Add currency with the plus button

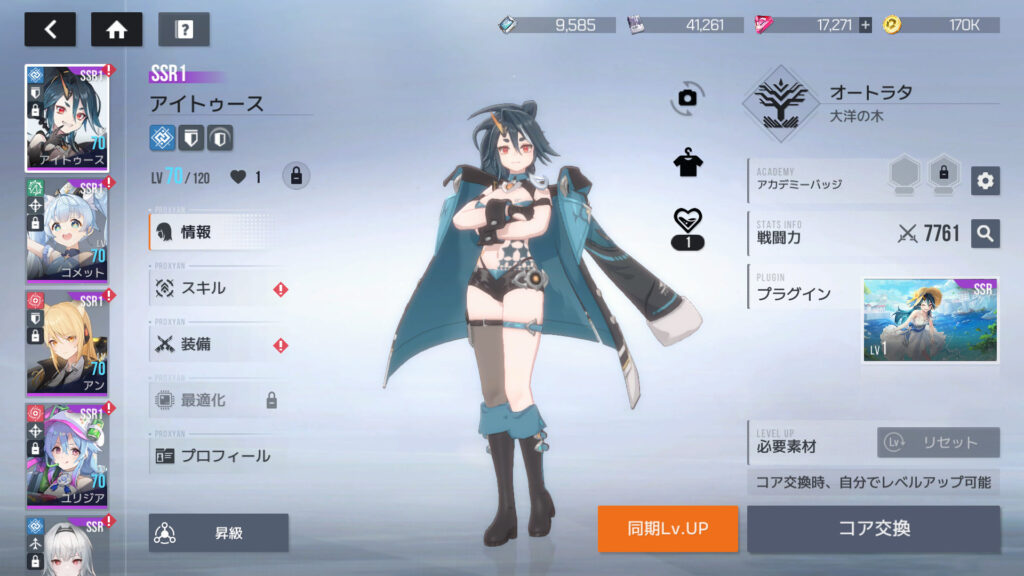[x=865, y=25]
